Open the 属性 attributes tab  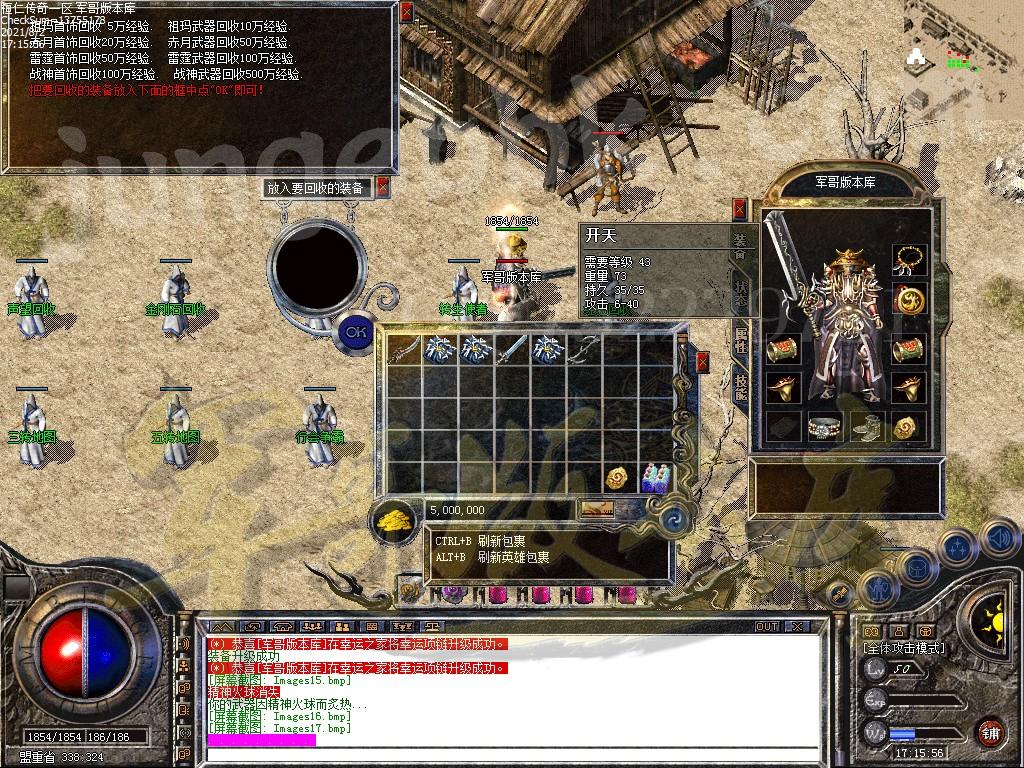click(x=740, y=338)
